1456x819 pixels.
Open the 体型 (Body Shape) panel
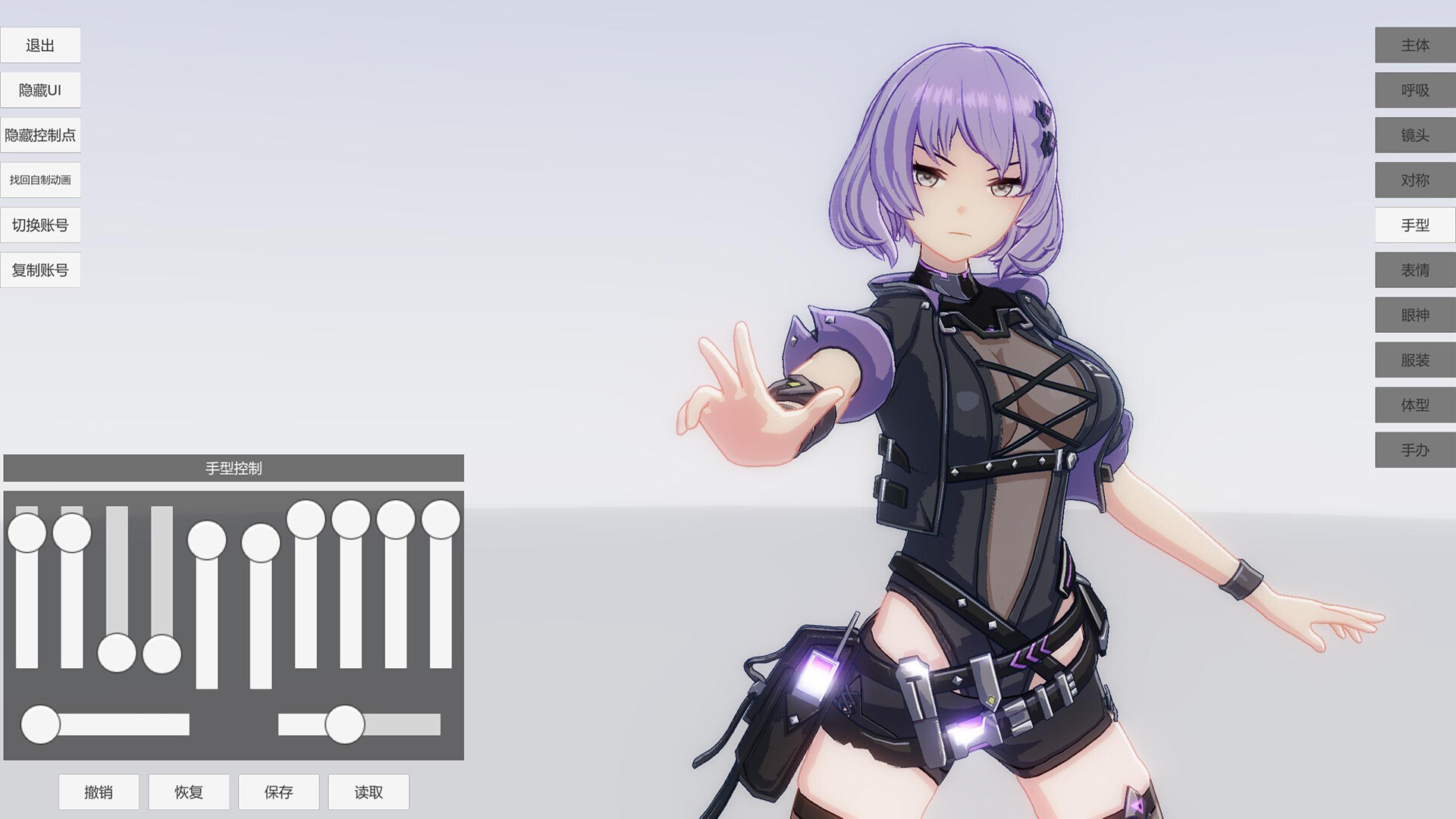(1414, 405)
